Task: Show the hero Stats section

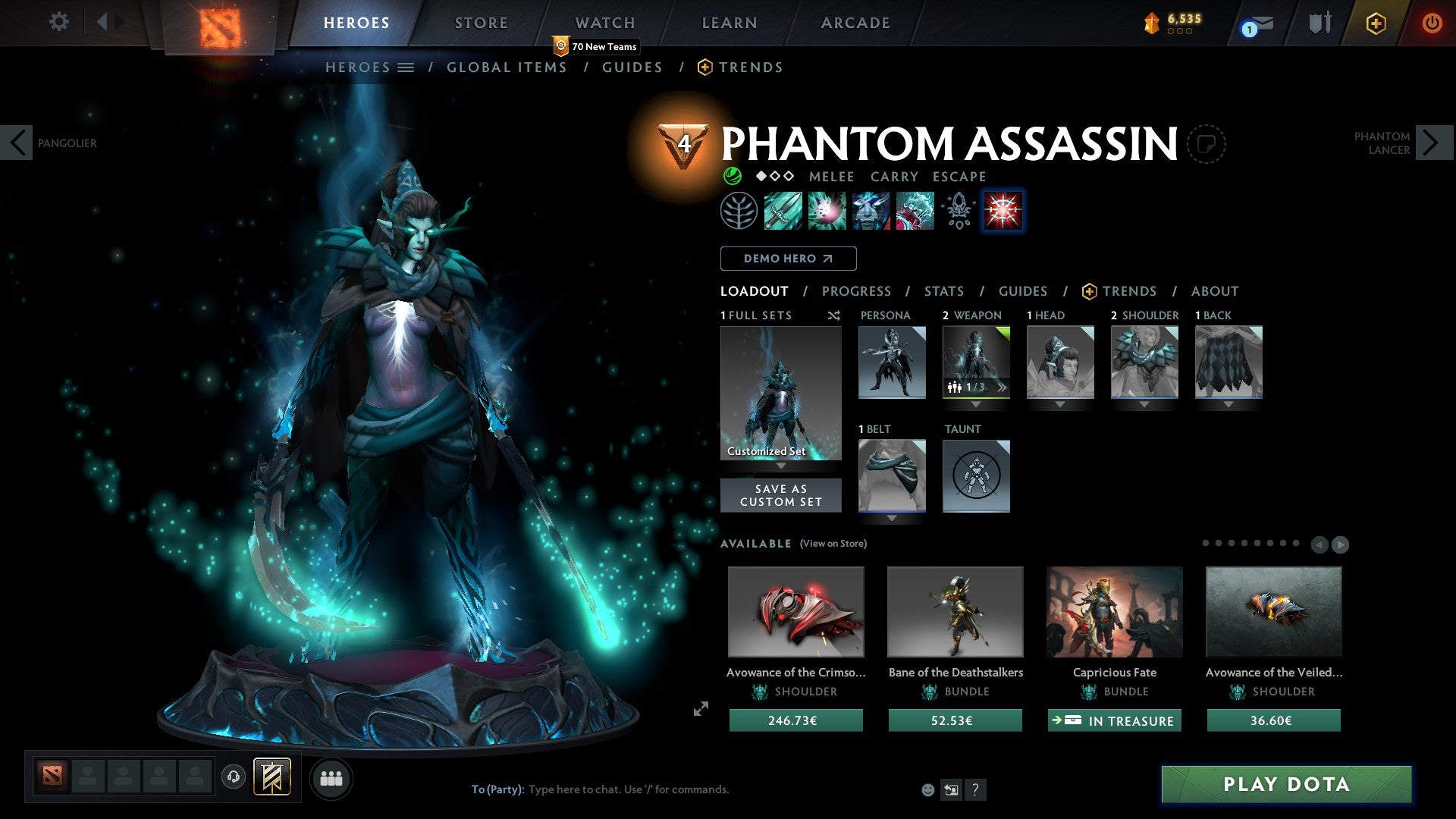Action: pyautogui.click(x=943, y=291)
